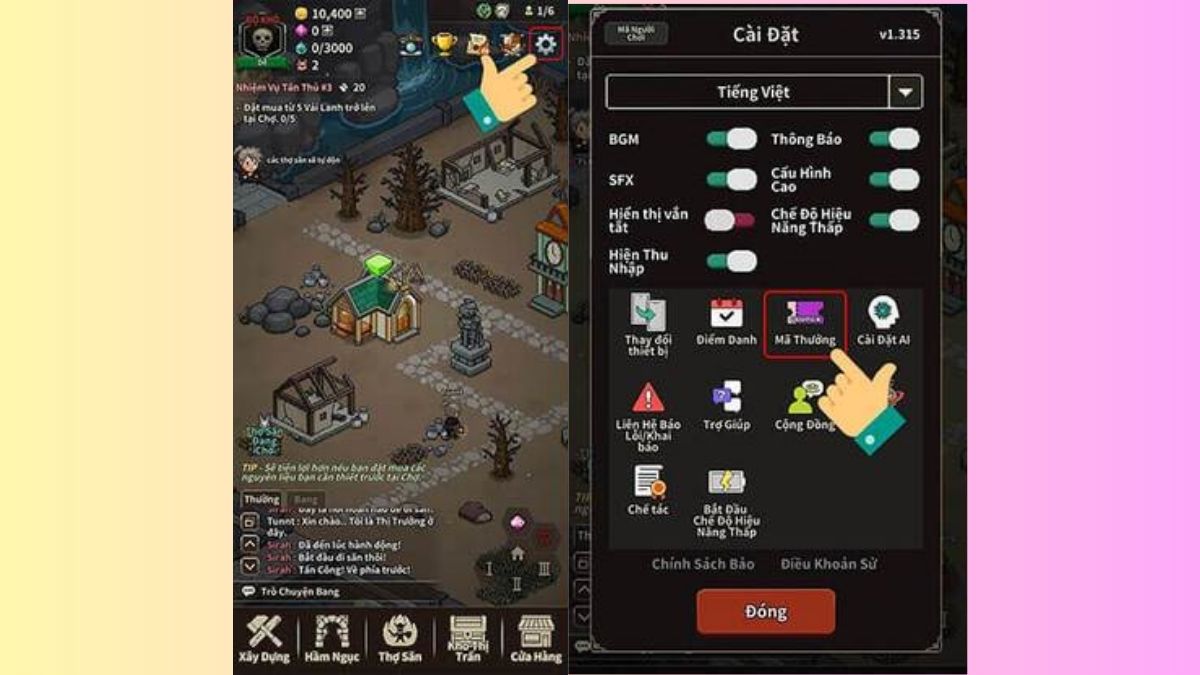
Task: Toggle Hiện Thu Nhập switch
Action: click(x=731, y=262)
